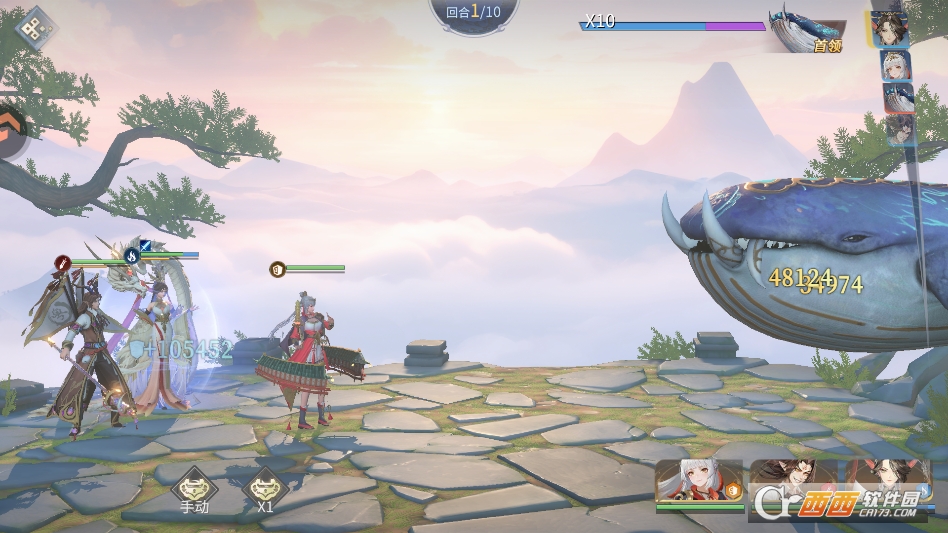Open the diamond-shaped menu icon
Image resolution: width=948 pixels, height=533 pixels.
(x=36, y=28)
